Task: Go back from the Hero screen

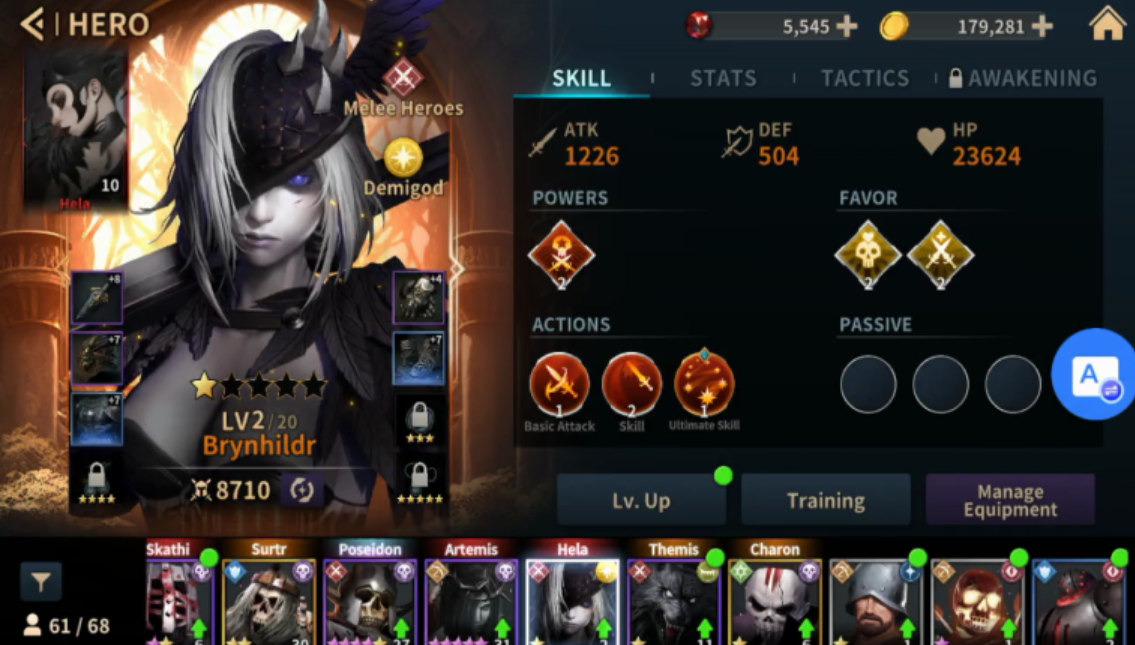Action: click(34, 24)
